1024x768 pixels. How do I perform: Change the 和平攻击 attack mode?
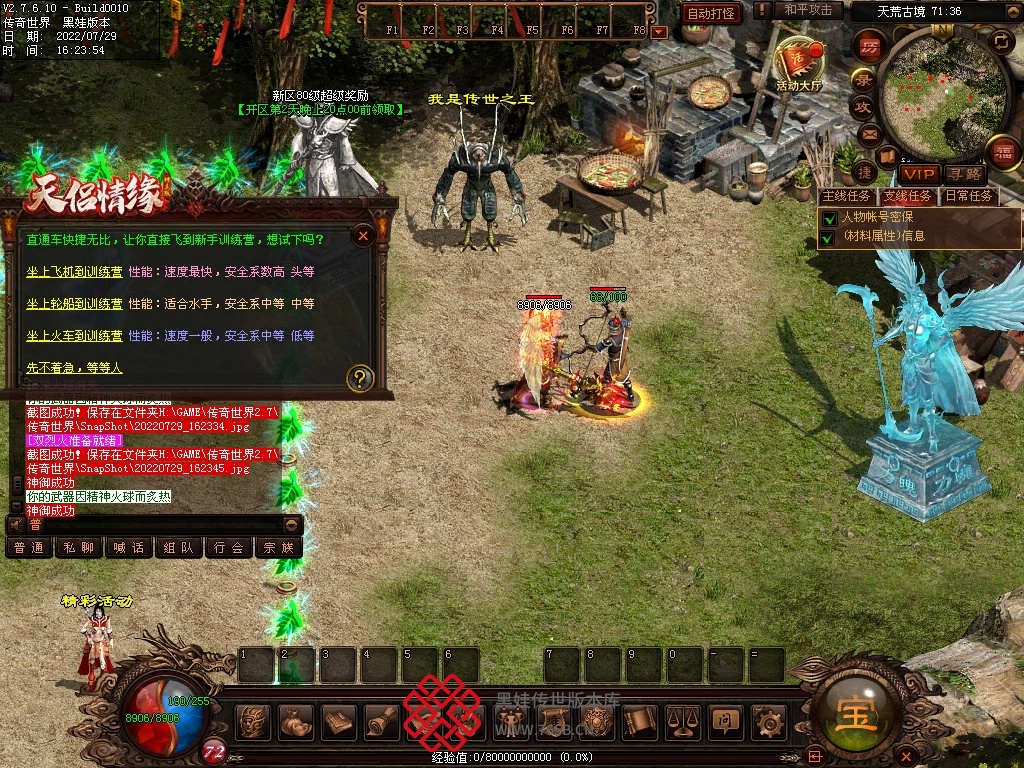coord(808,10)
